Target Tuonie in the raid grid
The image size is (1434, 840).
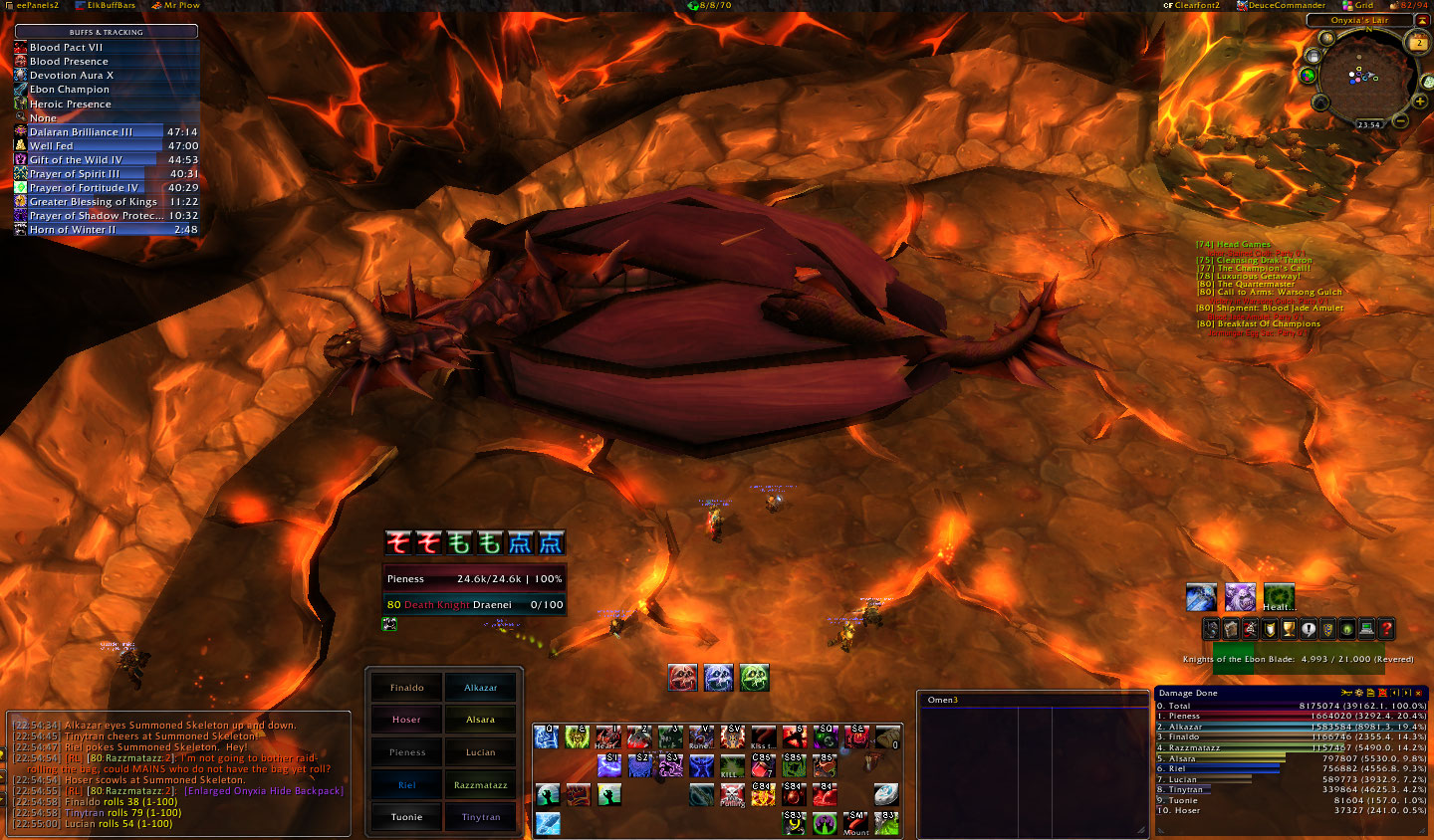(x=406, y=817)
